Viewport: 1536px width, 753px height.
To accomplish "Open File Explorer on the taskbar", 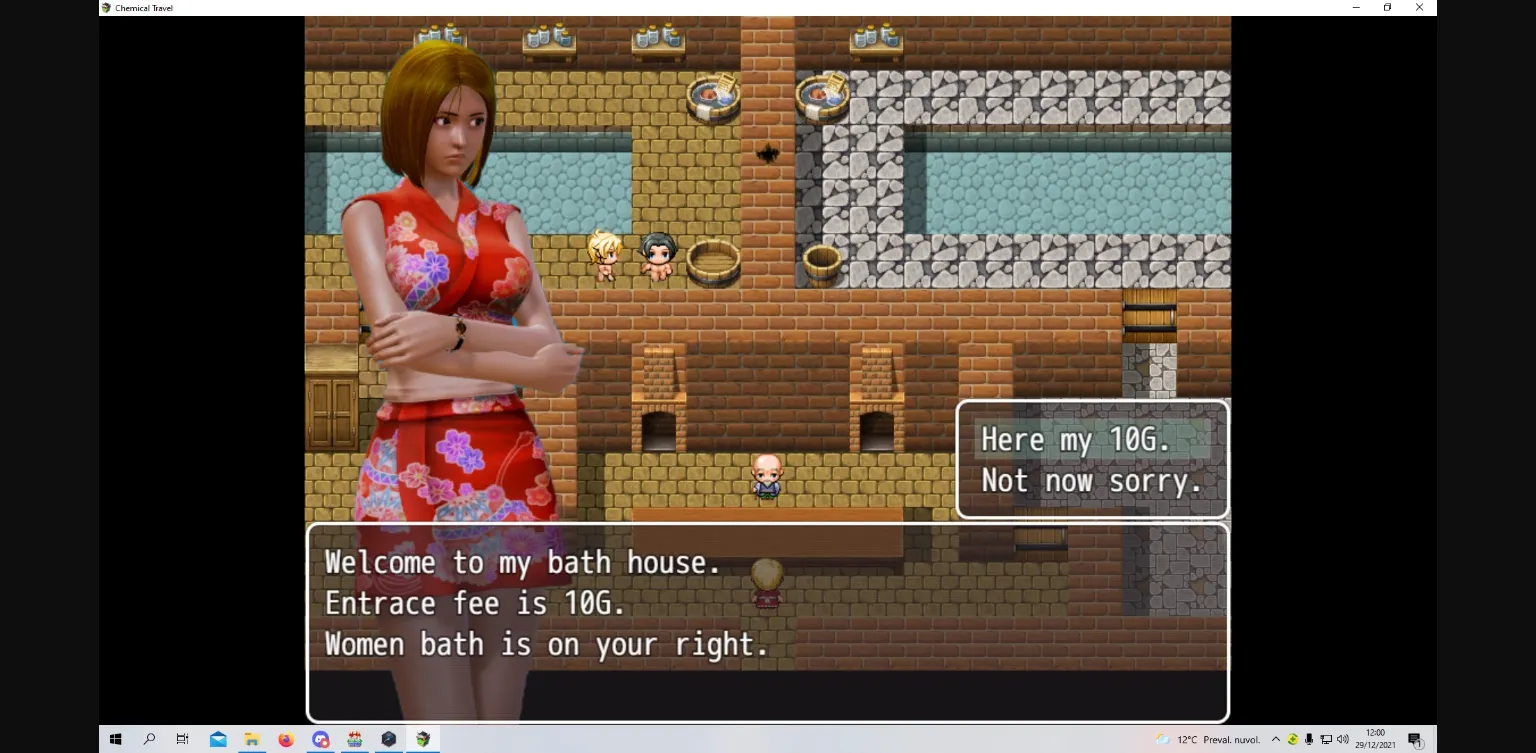I will tap(251, 740).
